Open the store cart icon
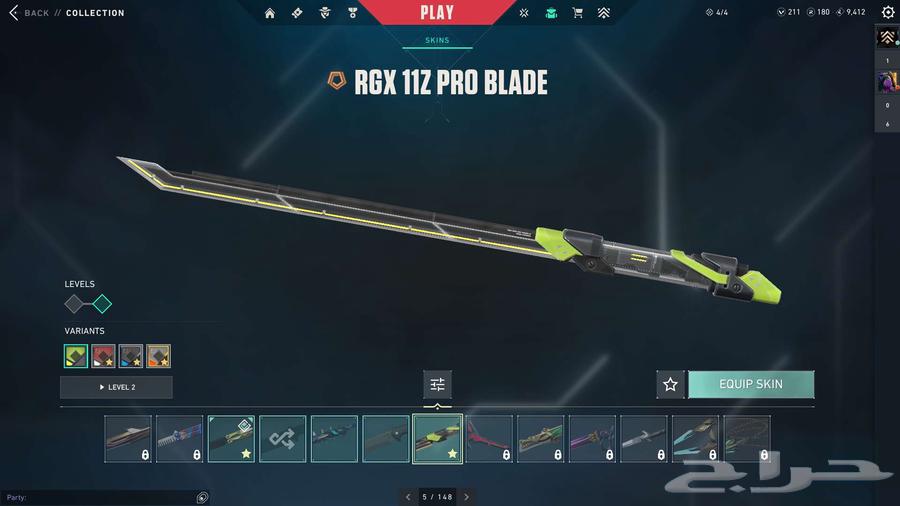 [577, 13]
